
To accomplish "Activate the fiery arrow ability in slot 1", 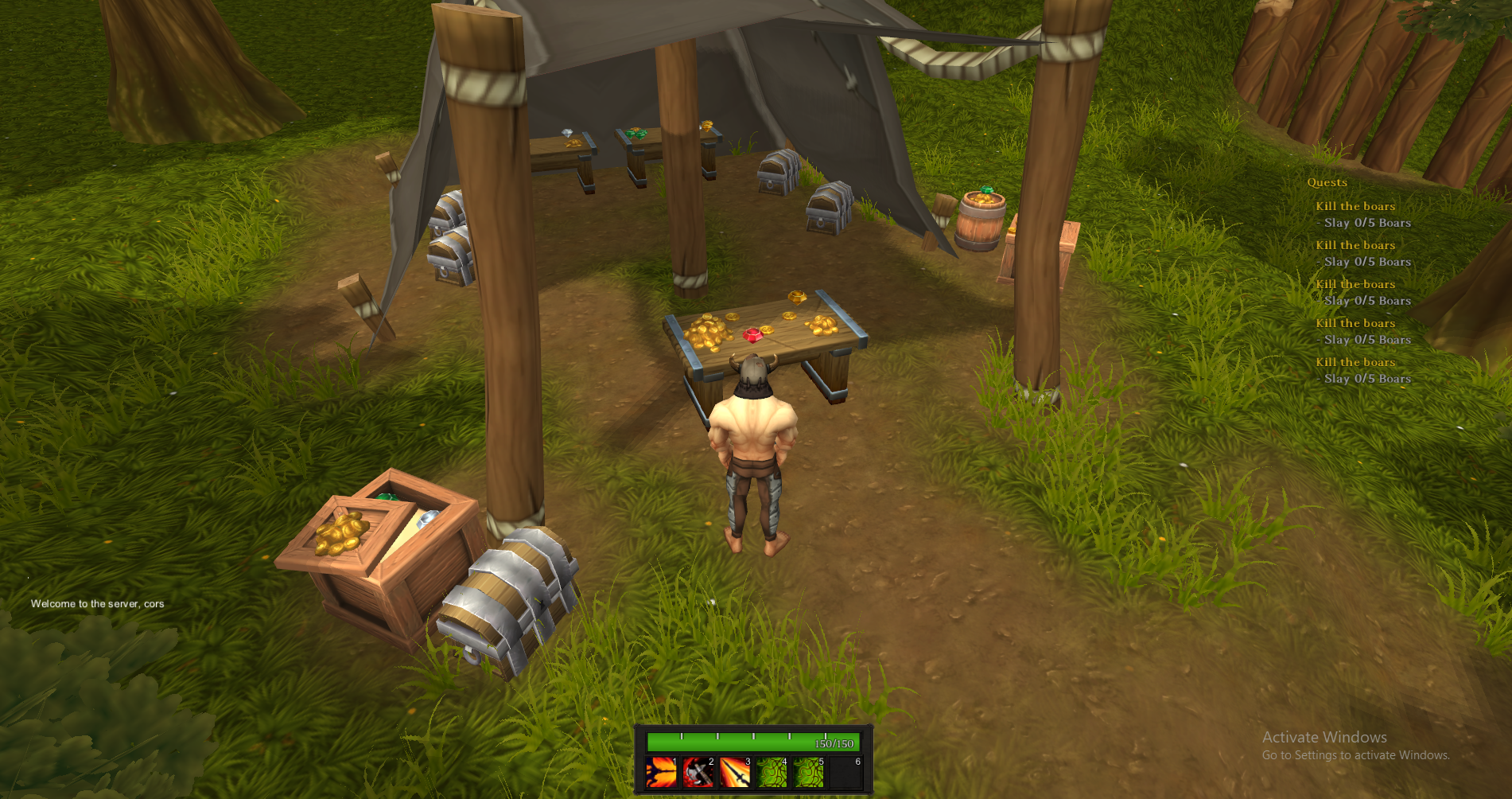I will pos(662,772).
